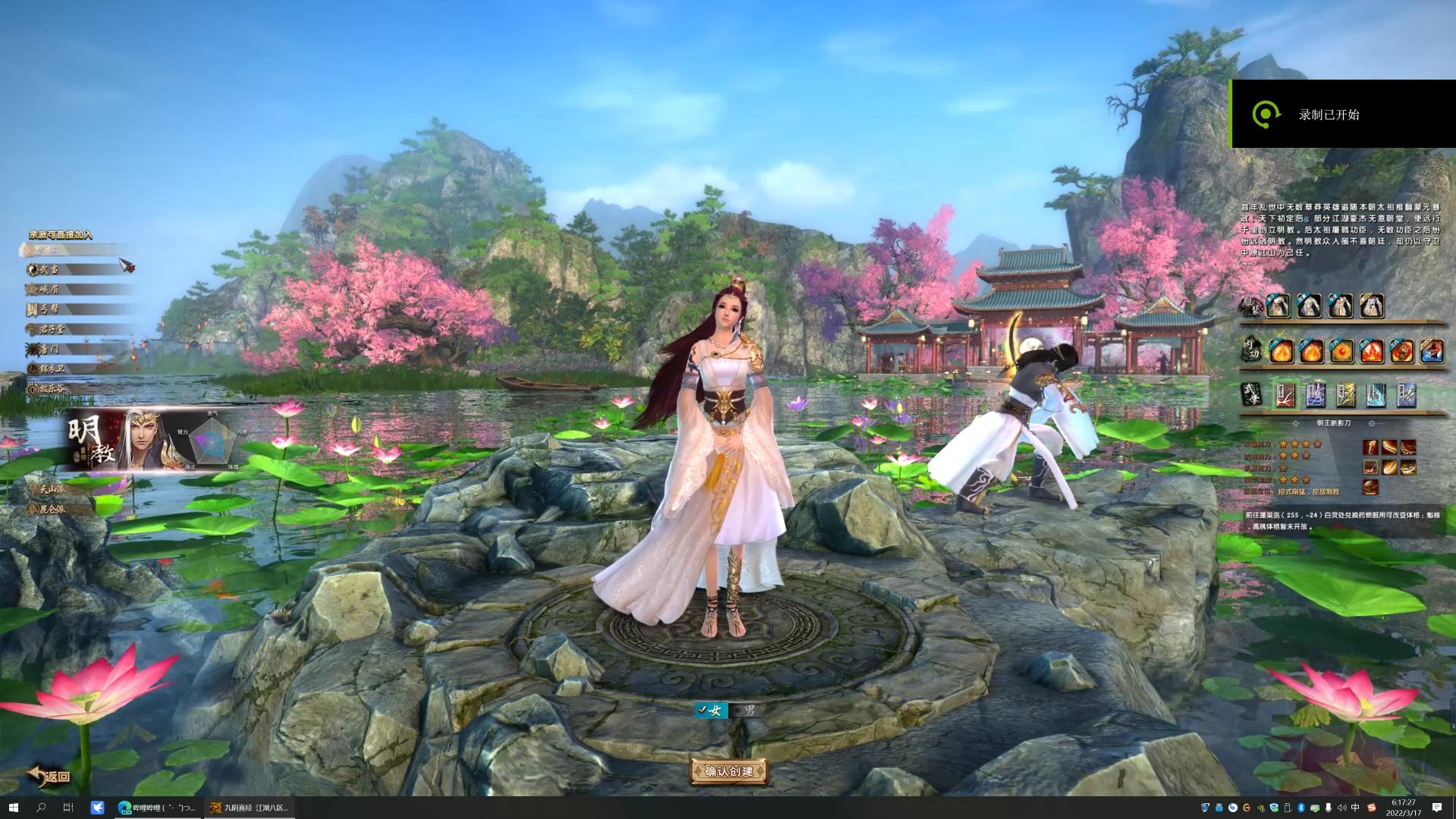Choose the 天山派 sect
The image size is (1456, 819).
52,489
